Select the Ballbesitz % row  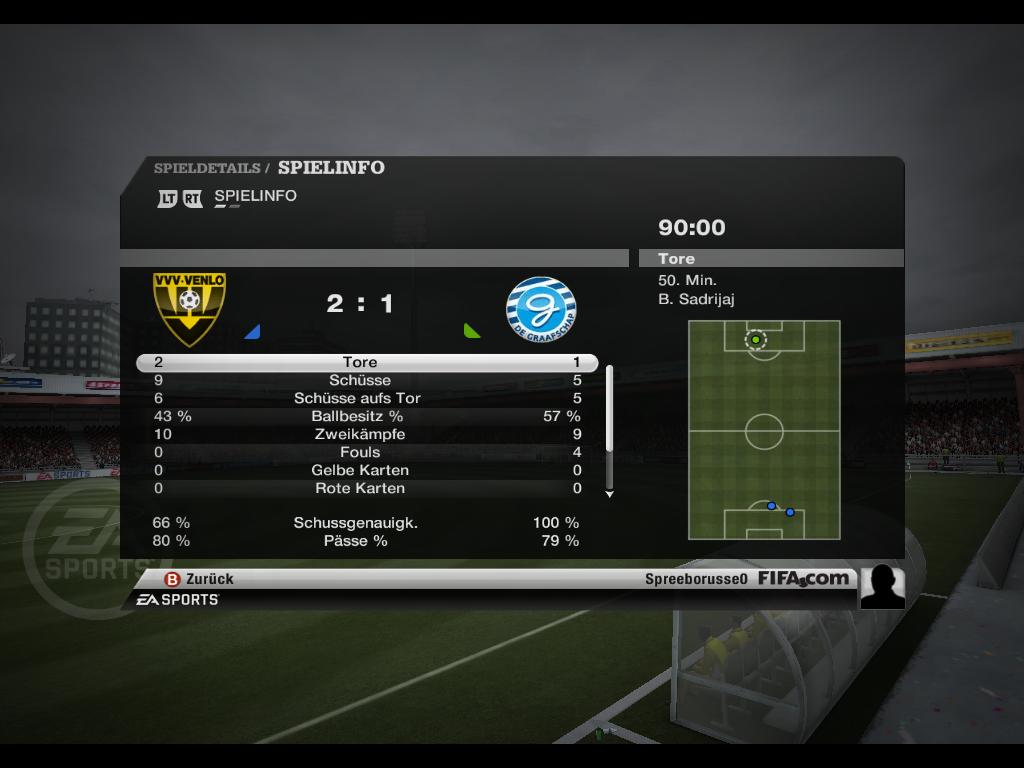coord(366,416)
